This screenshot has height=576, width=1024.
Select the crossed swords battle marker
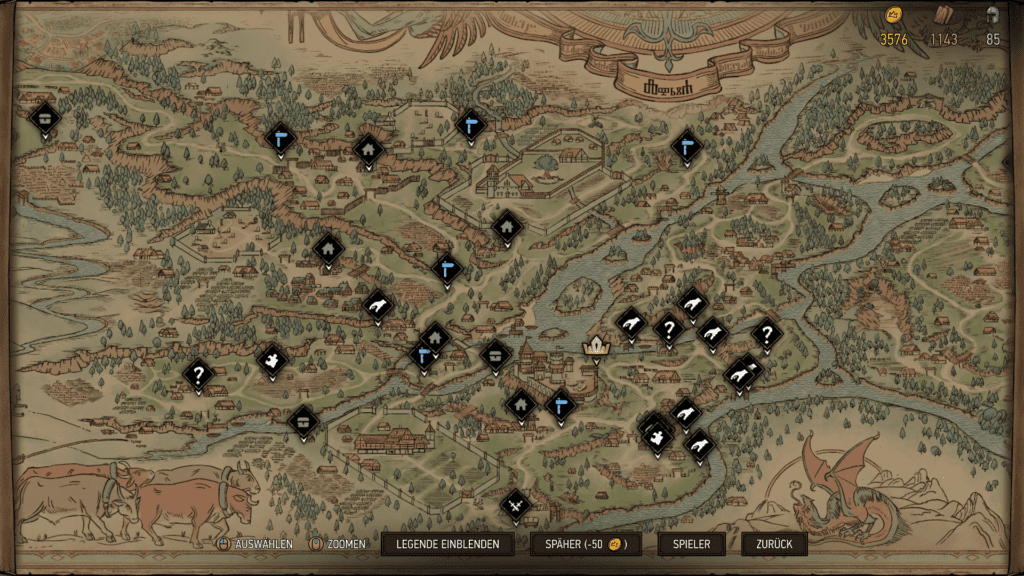coord(516,505)
